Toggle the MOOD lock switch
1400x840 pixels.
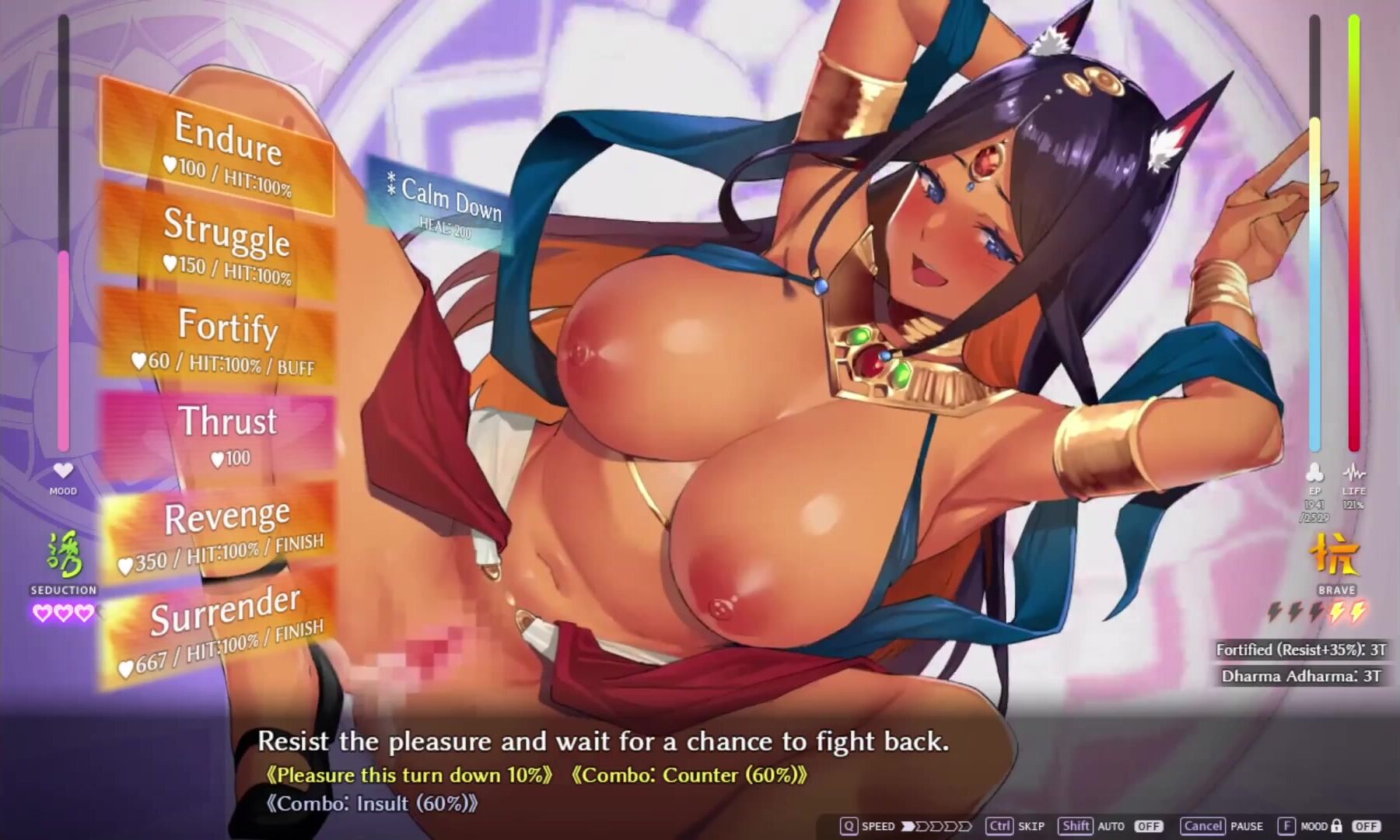pyautogui.click(x=1366, y=826)
